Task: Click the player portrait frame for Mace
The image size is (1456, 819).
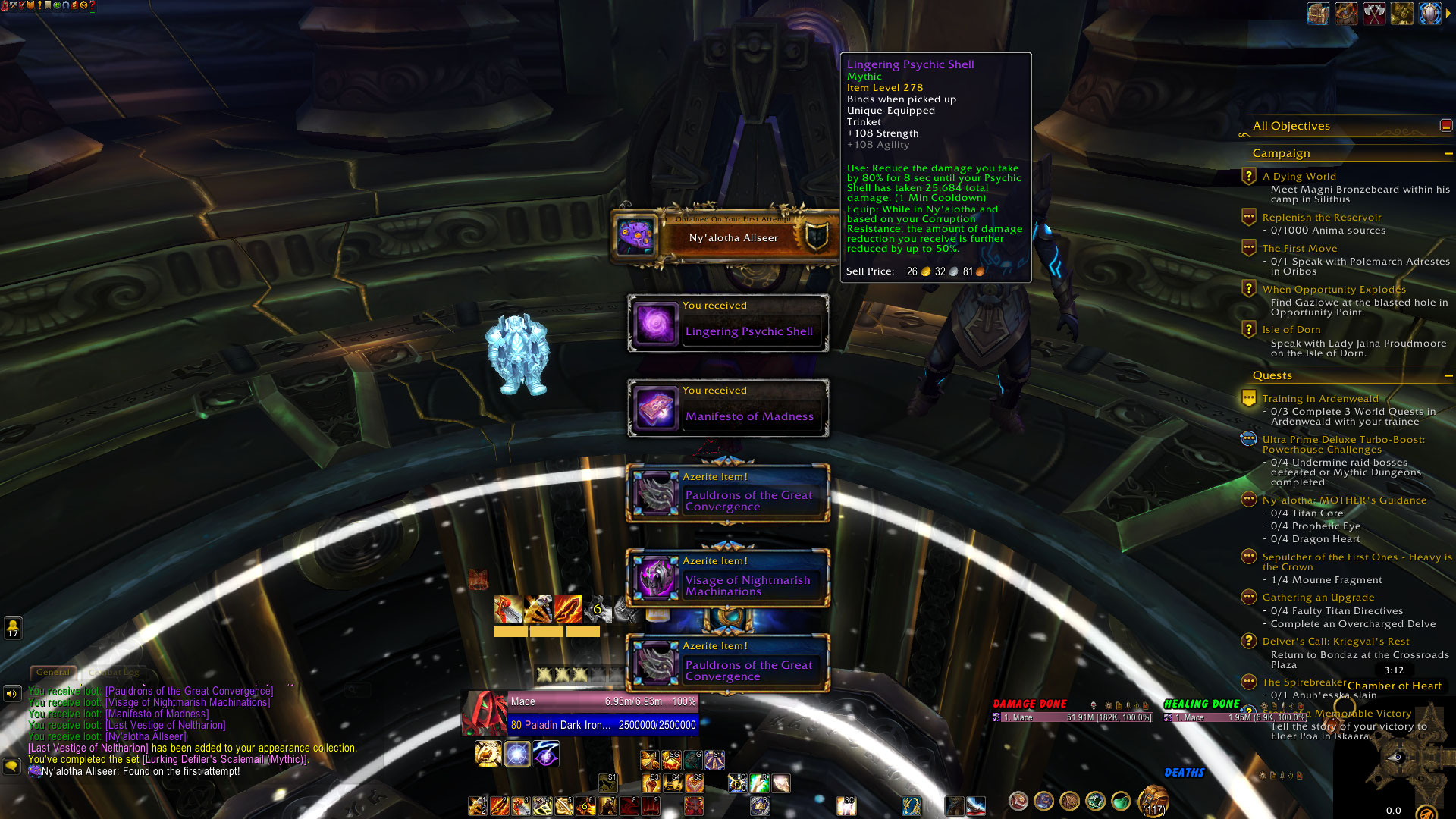Action: (x=485, y=713)
